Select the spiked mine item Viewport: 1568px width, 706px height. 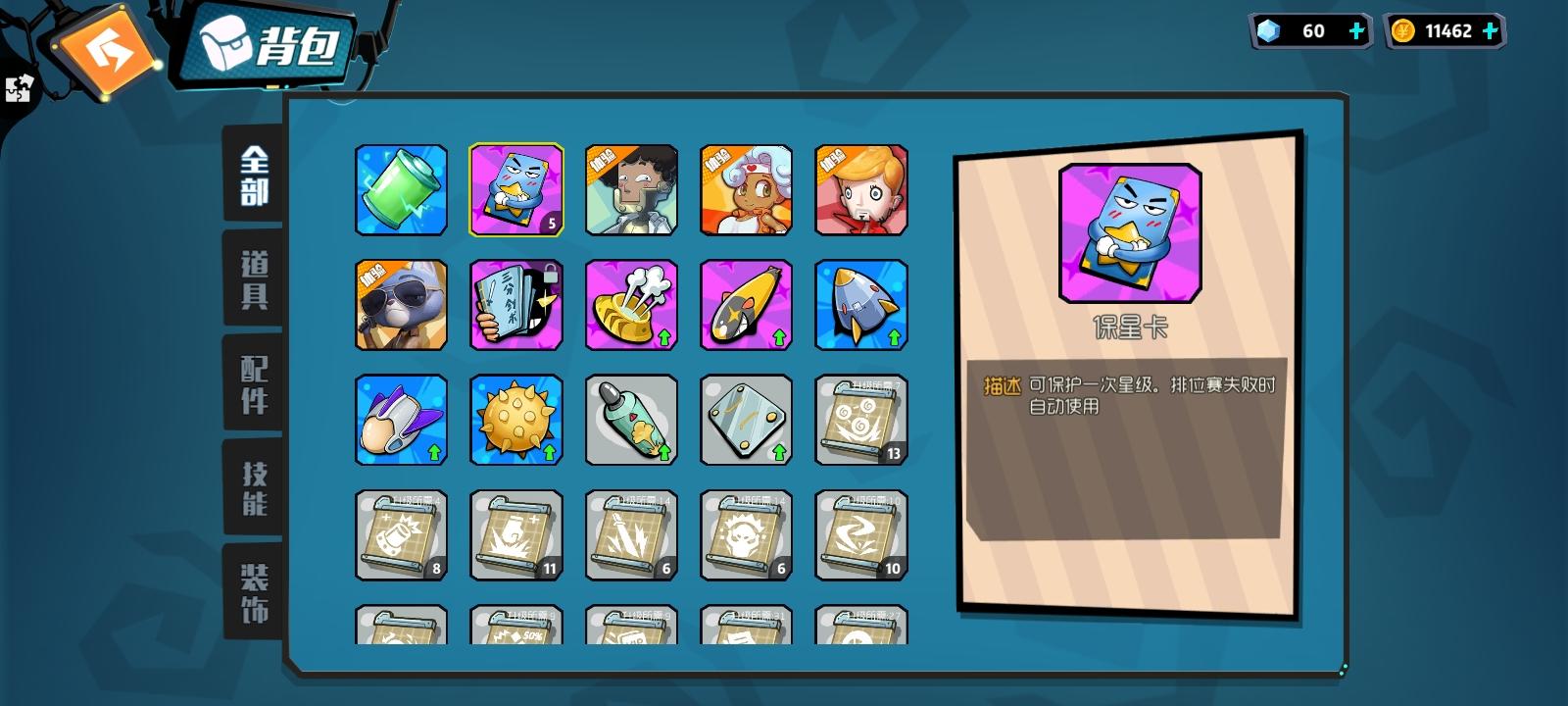515,420
